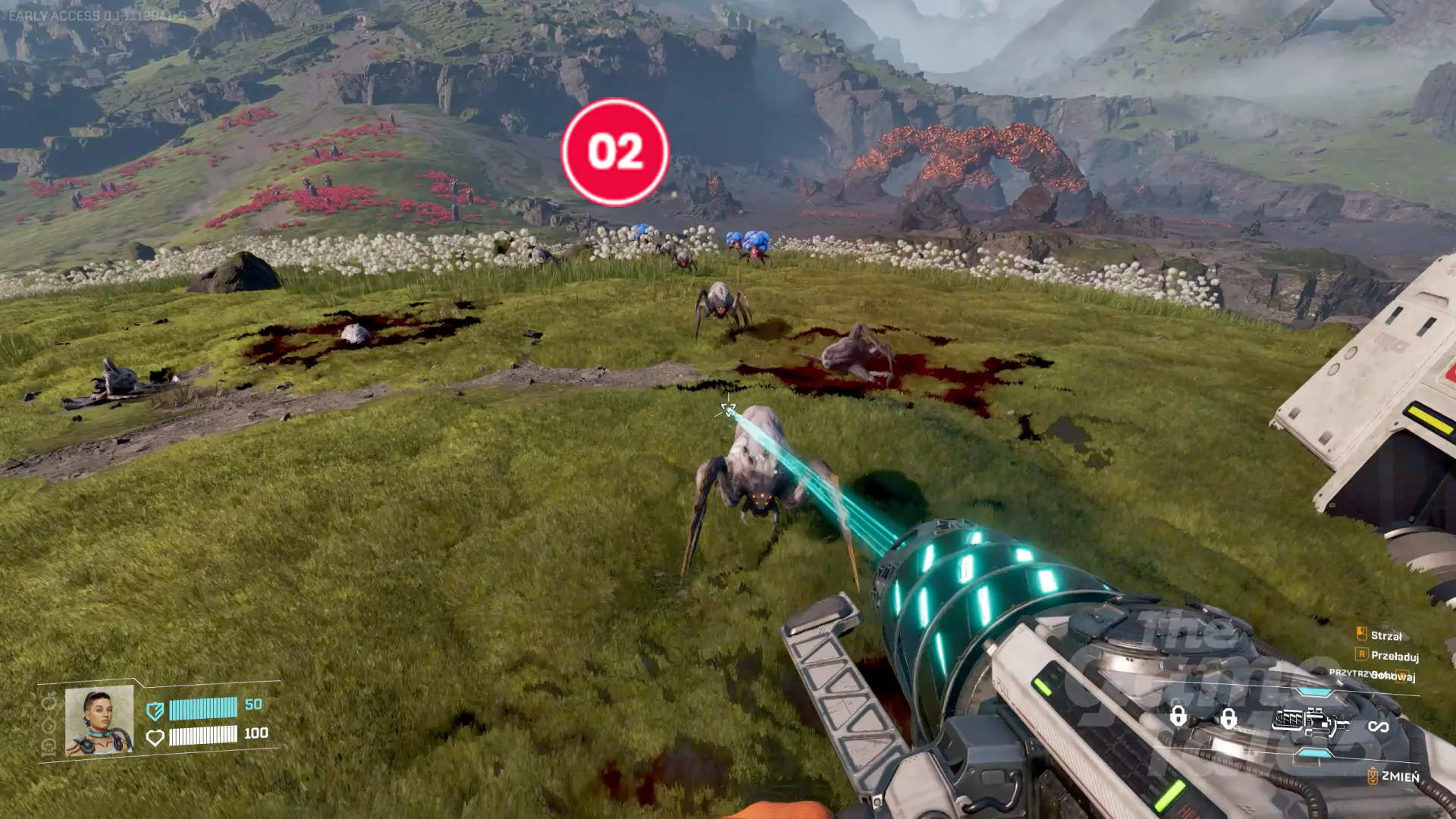Select the equipped weapon icon

[1310, 723]
